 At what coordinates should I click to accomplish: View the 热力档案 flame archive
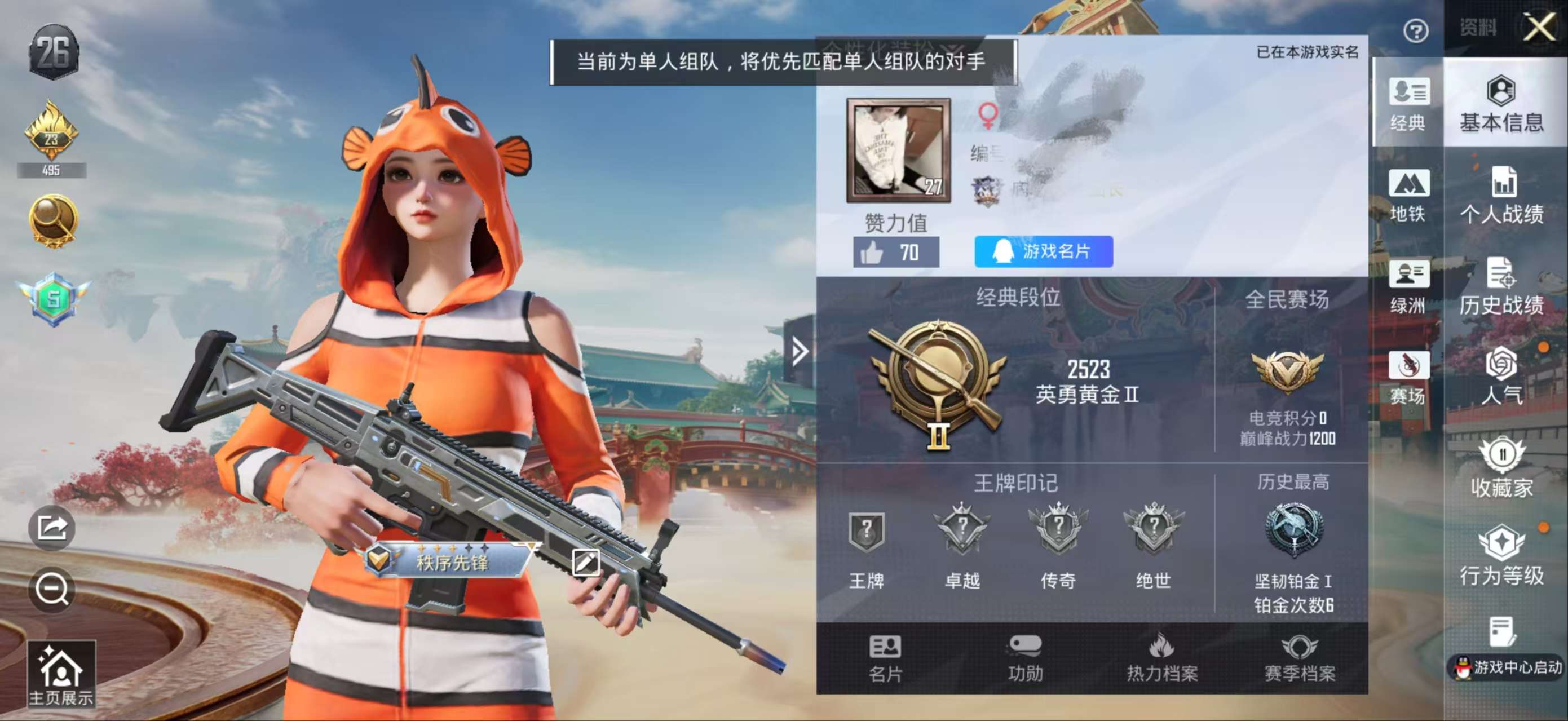pos(1163,657)
